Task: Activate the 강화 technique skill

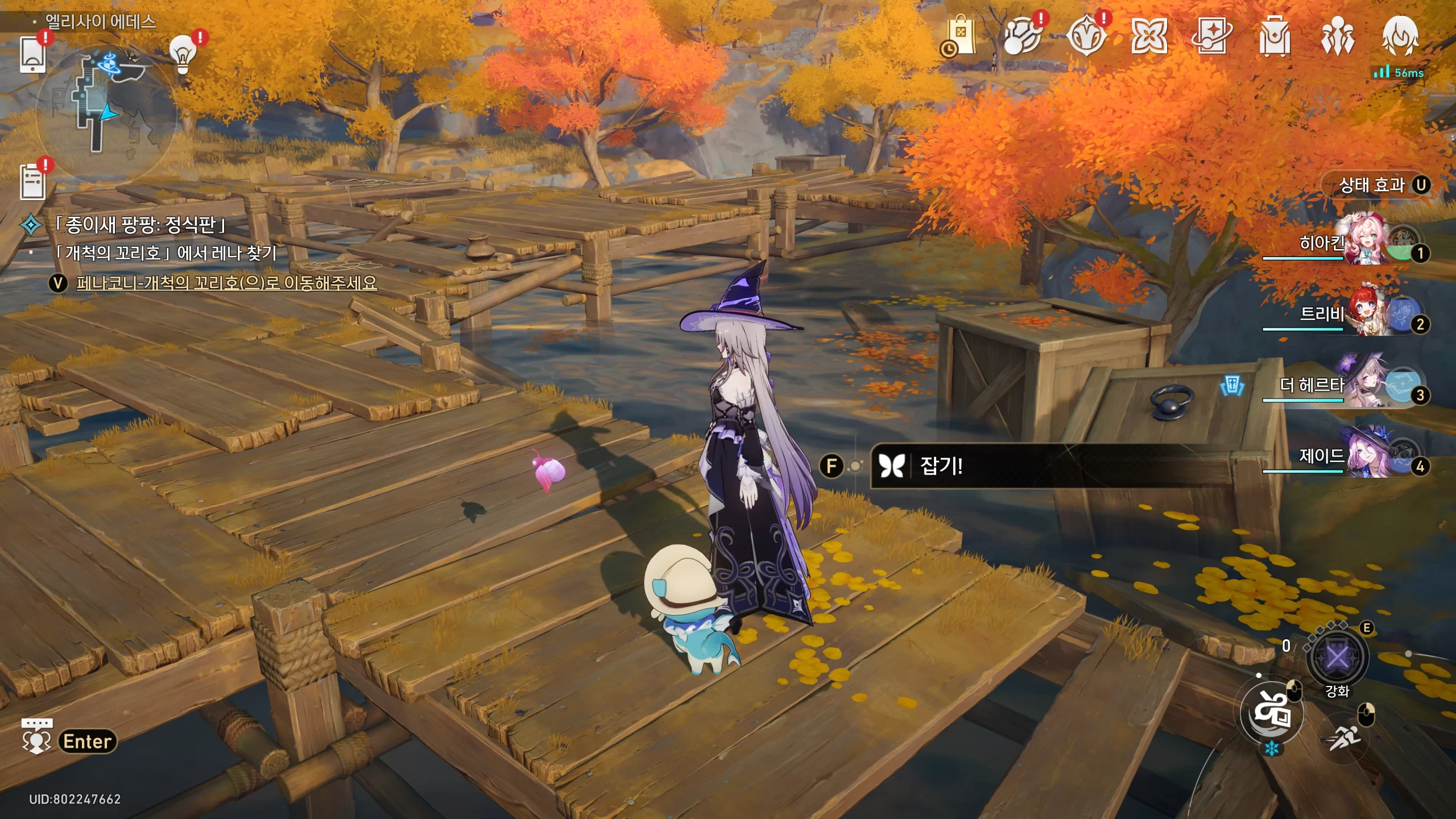Action: pyautogui.click(x=1337, y=658)
